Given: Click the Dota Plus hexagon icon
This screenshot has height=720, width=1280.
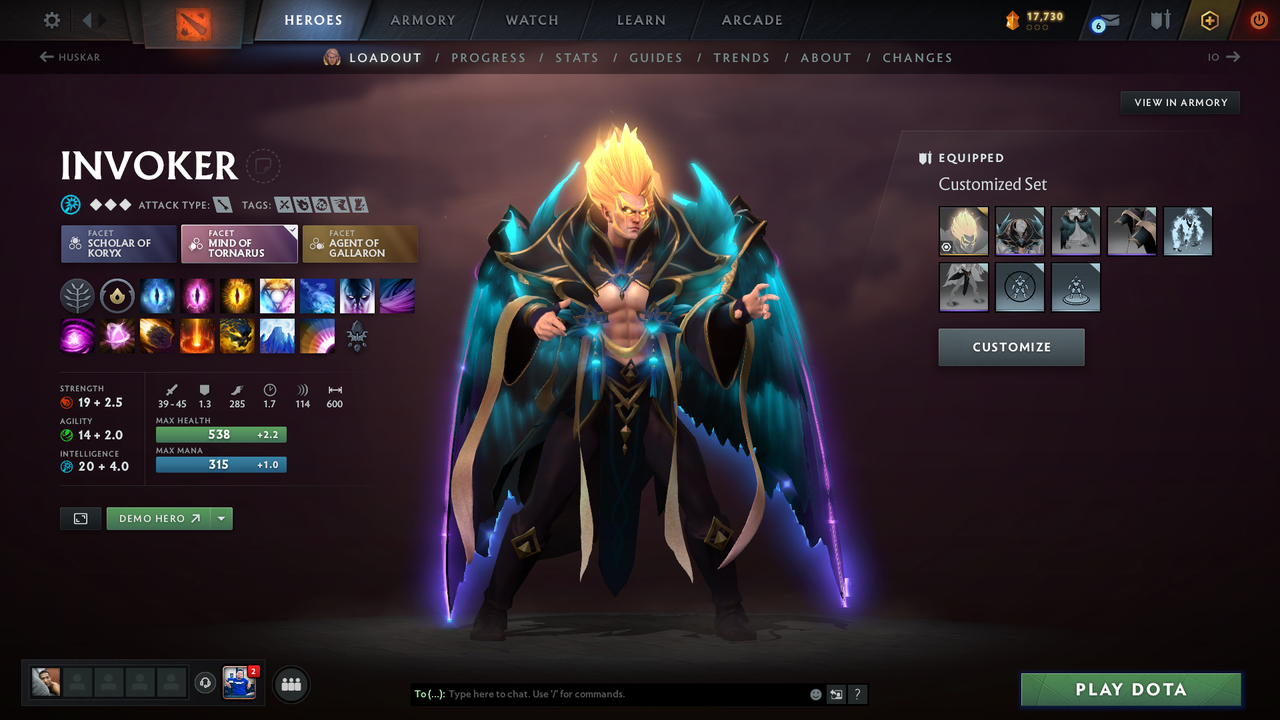Looking at the screenshot, I should click(1209, 19).
